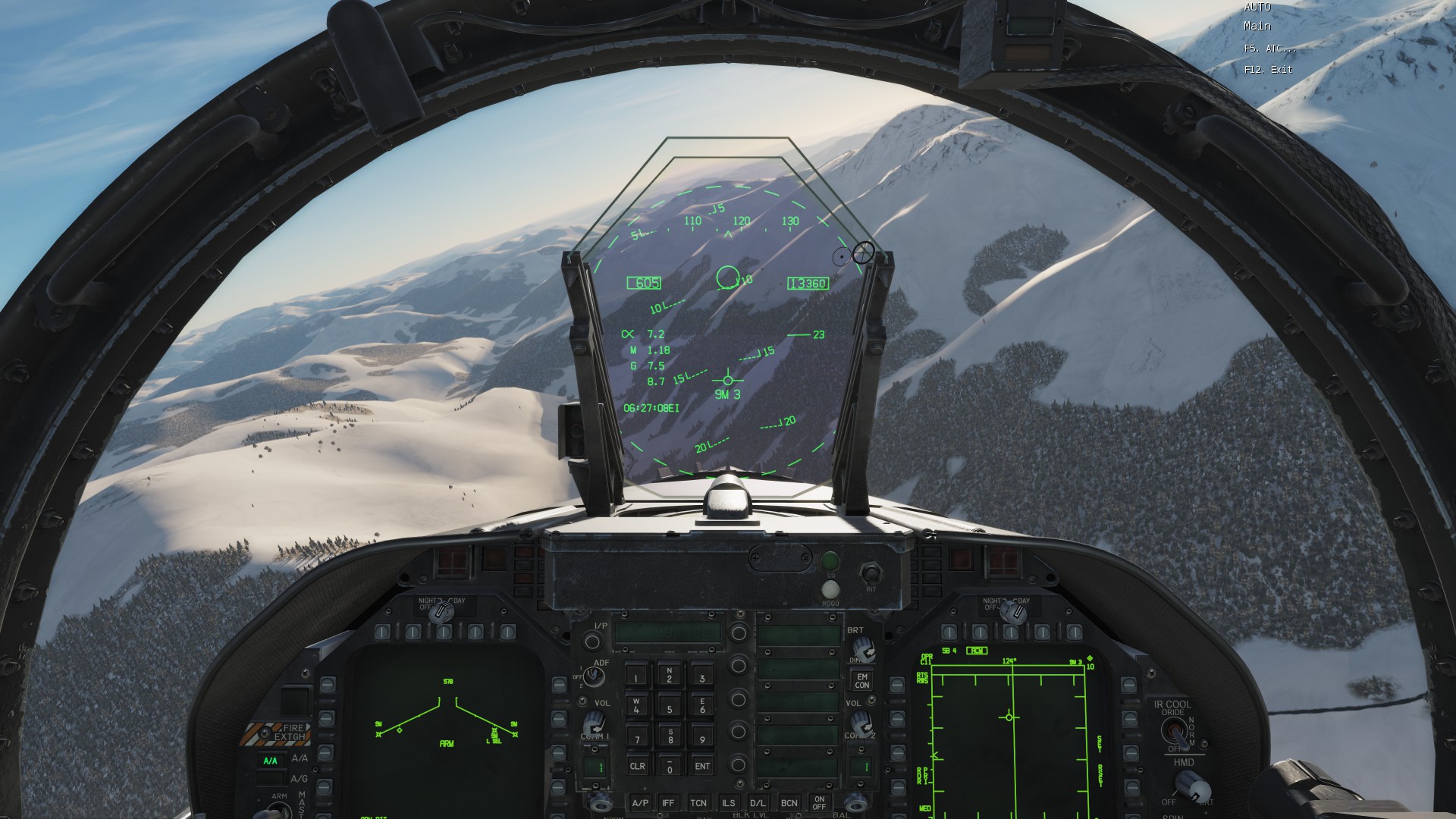This screenshot has height=819, width=1456.
Task: Select the ILS function on the UFC
Action: [x=728, y=804]
